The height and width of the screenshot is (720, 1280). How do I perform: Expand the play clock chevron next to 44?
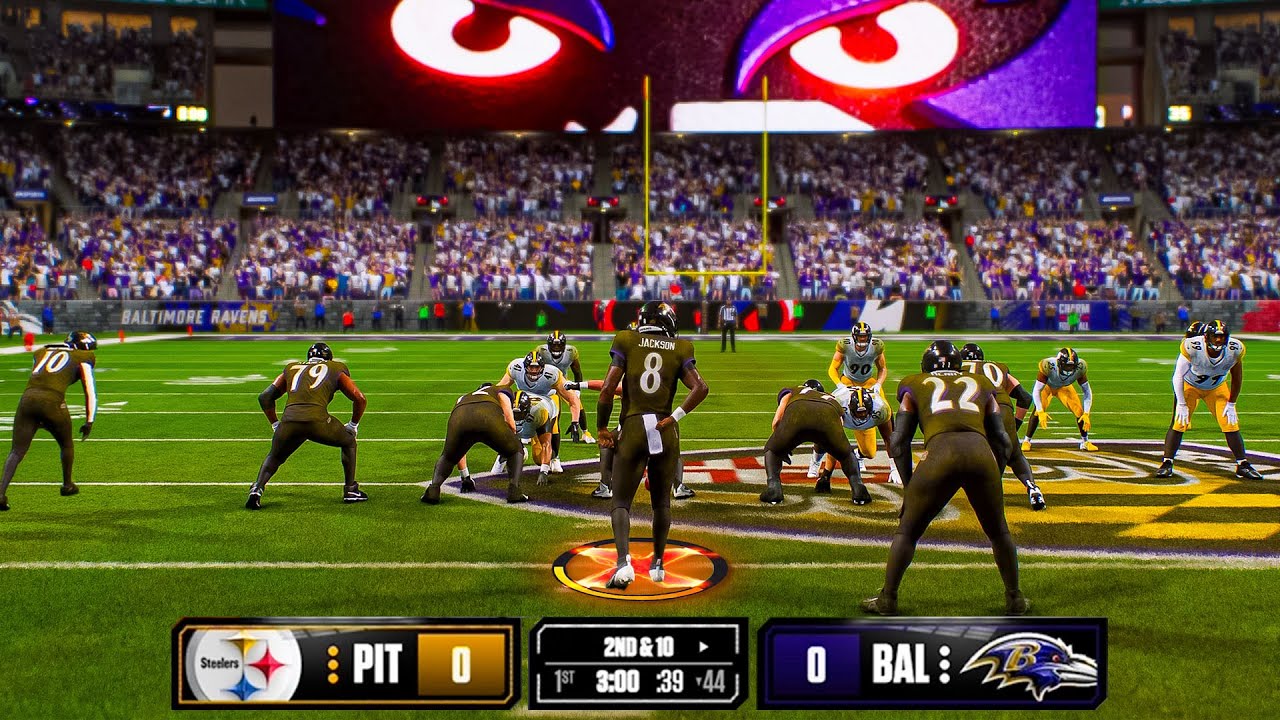[x=697, y=679]
